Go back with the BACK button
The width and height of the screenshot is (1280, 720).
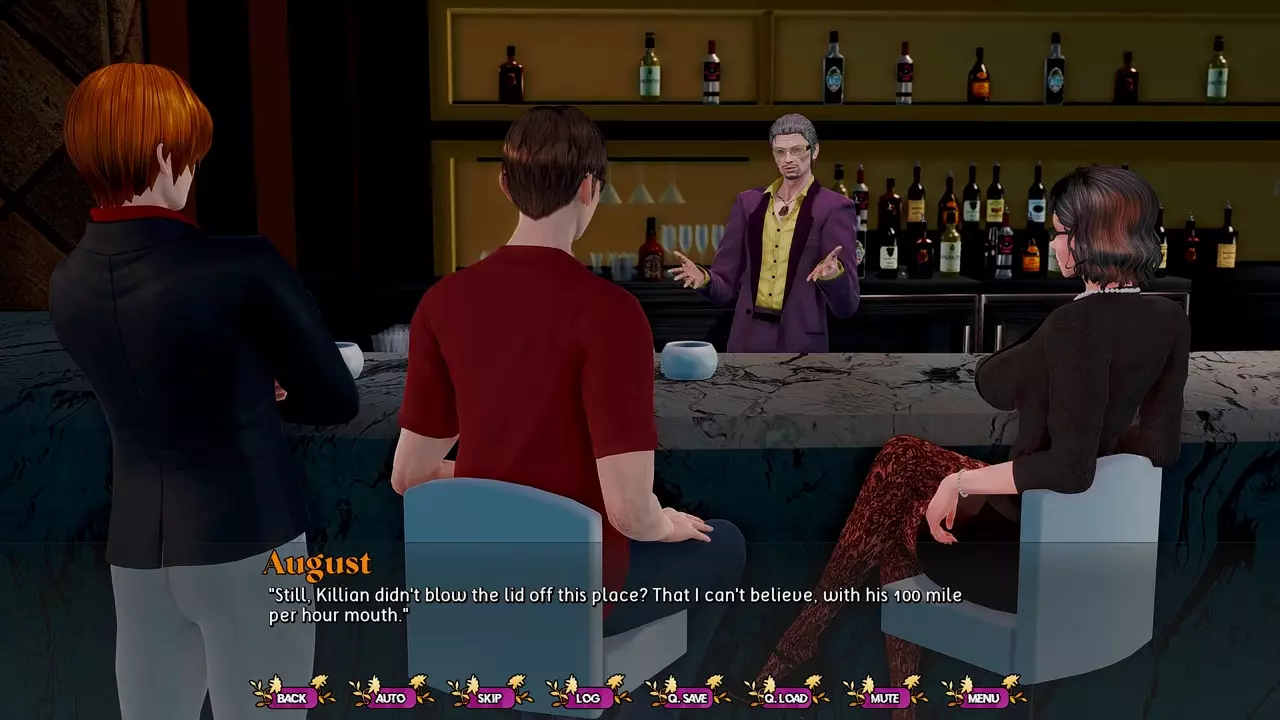pyautogui.click(x=292, y=697)
